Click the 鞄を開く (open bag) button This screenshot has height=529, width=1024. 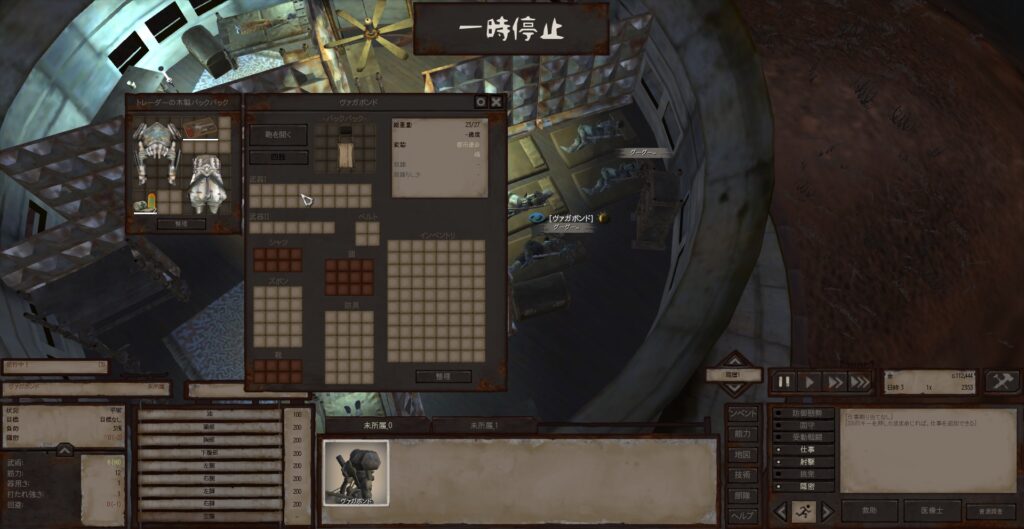point(279,134)
